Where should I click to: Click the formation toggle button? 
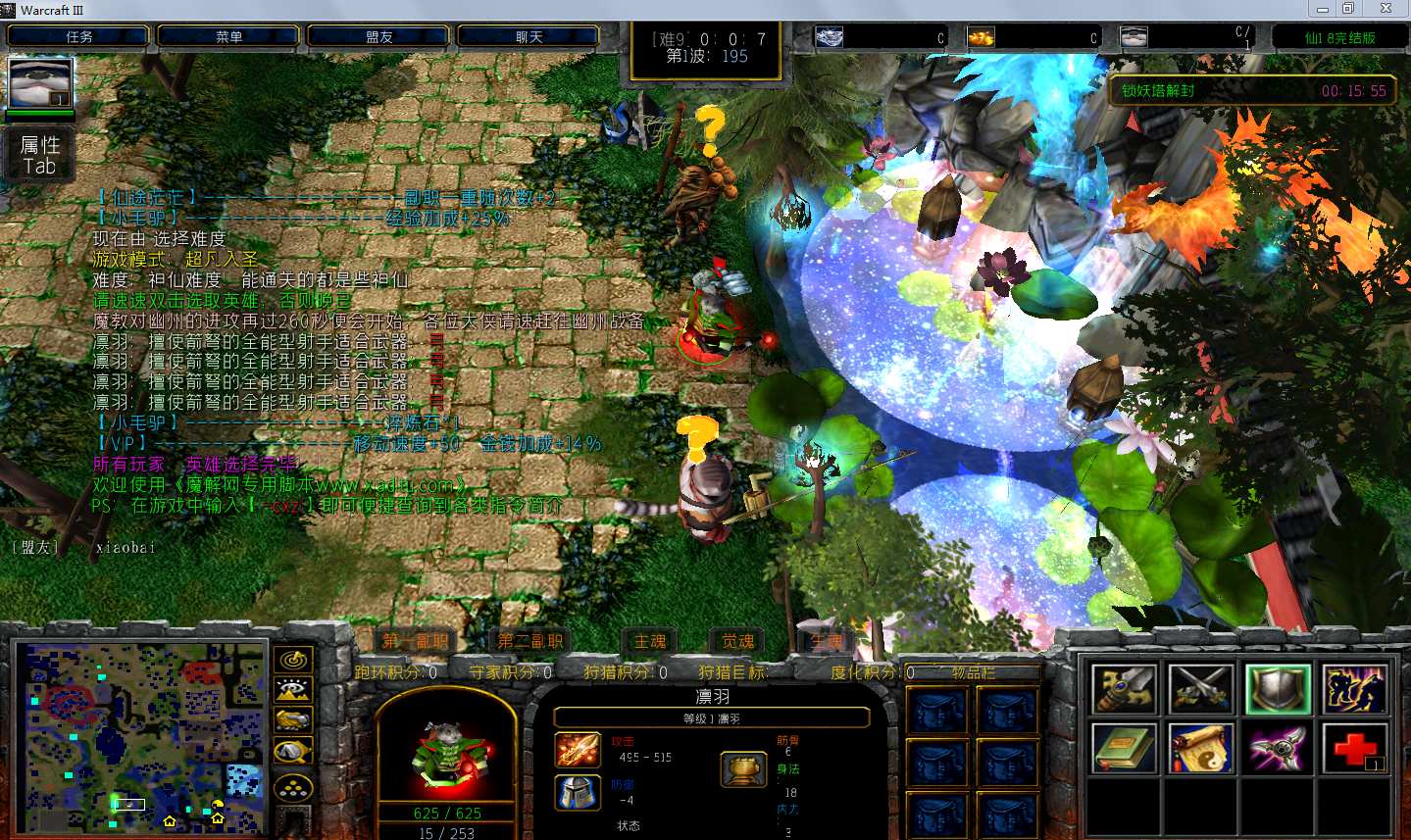click(293, 787)
